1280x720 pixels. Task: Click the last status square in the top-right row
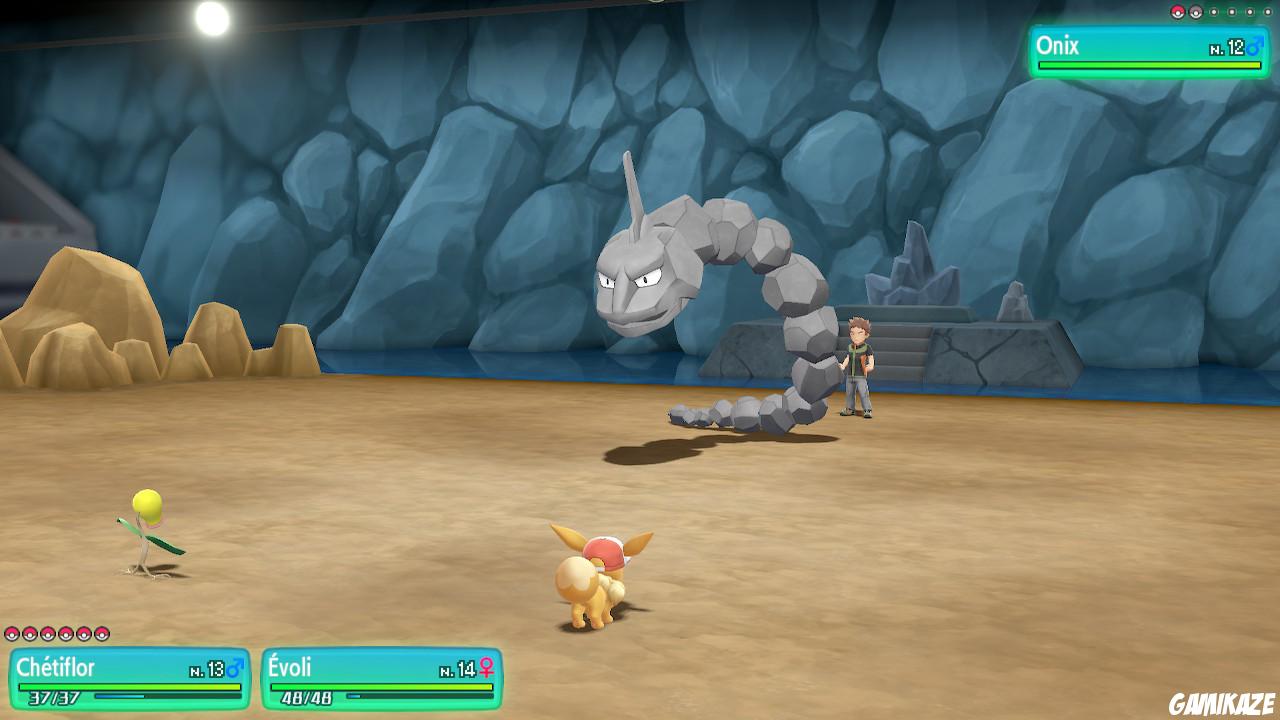point(1268,12)
